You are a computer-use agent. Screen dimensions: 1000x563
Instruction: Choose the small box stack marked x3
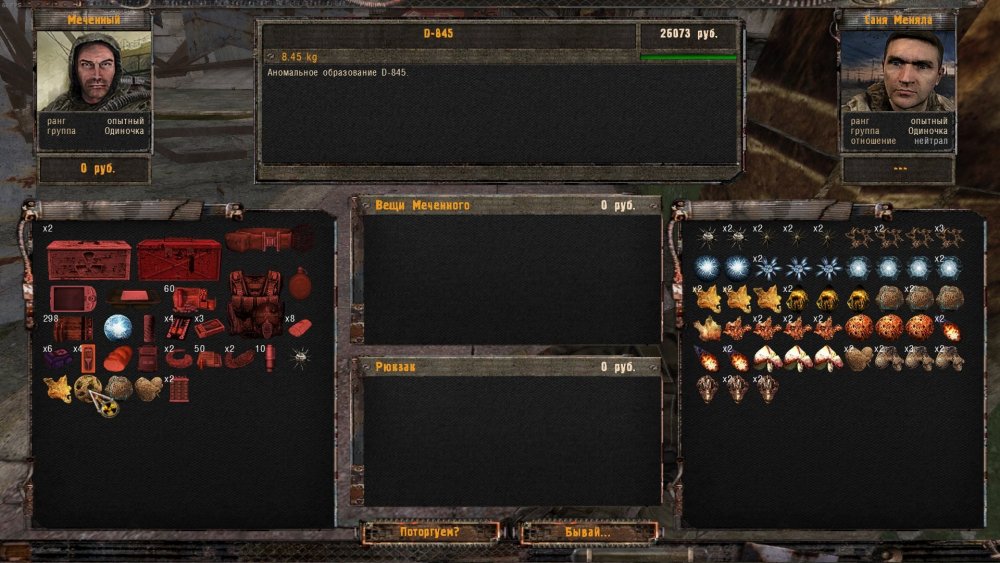pos(209,328)
